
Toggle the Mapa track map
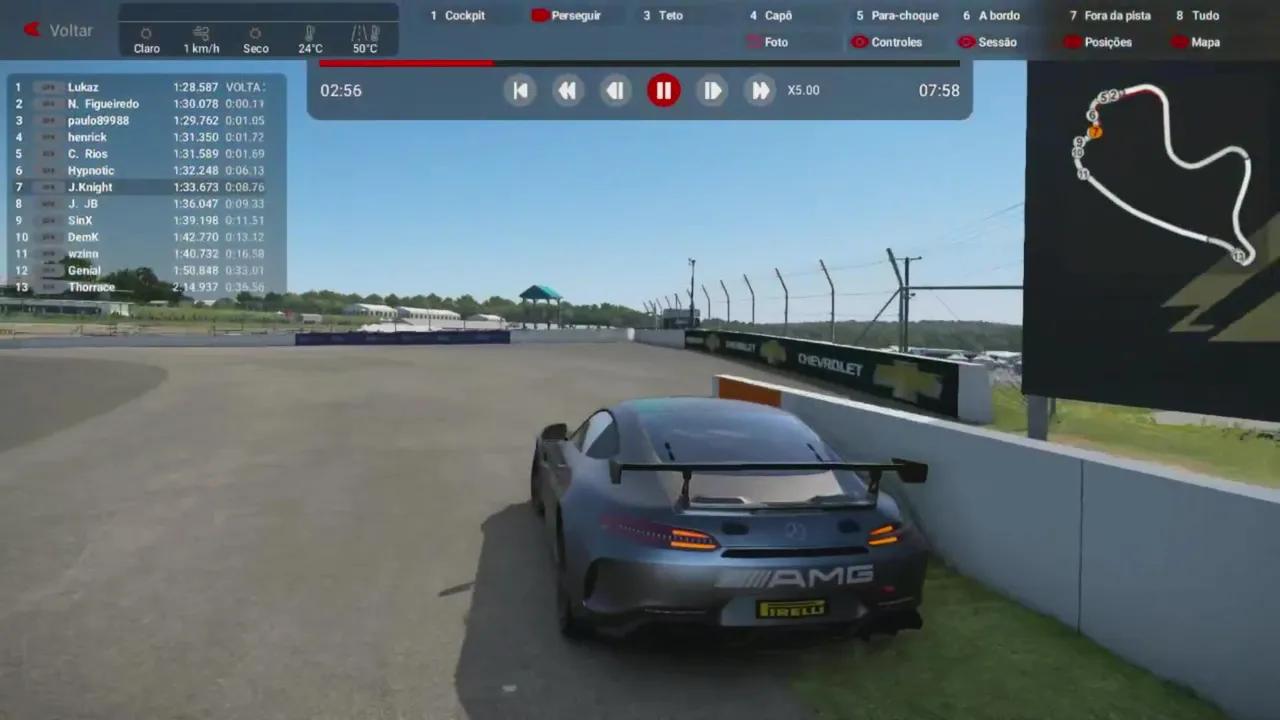(1195, 42)
